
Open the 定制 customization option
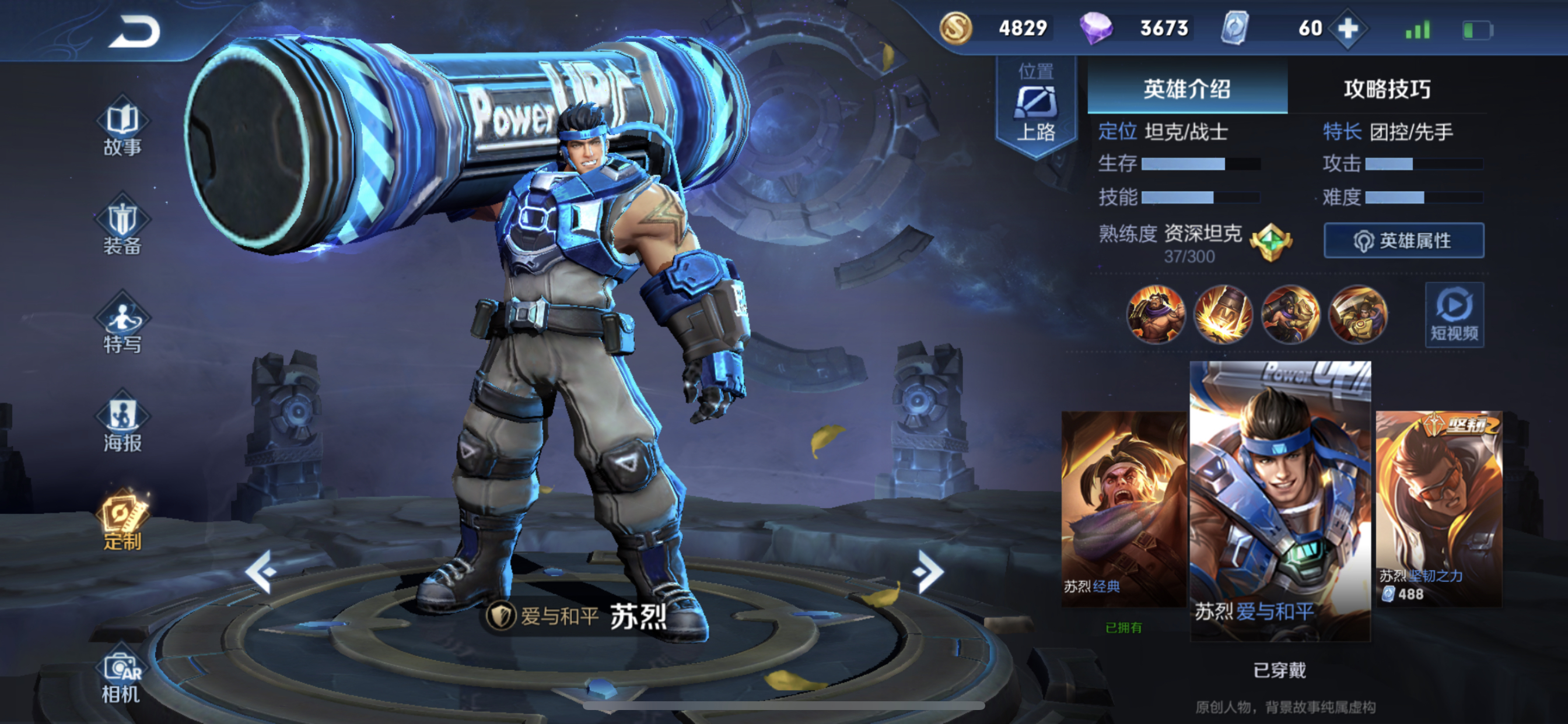(122, 521)
